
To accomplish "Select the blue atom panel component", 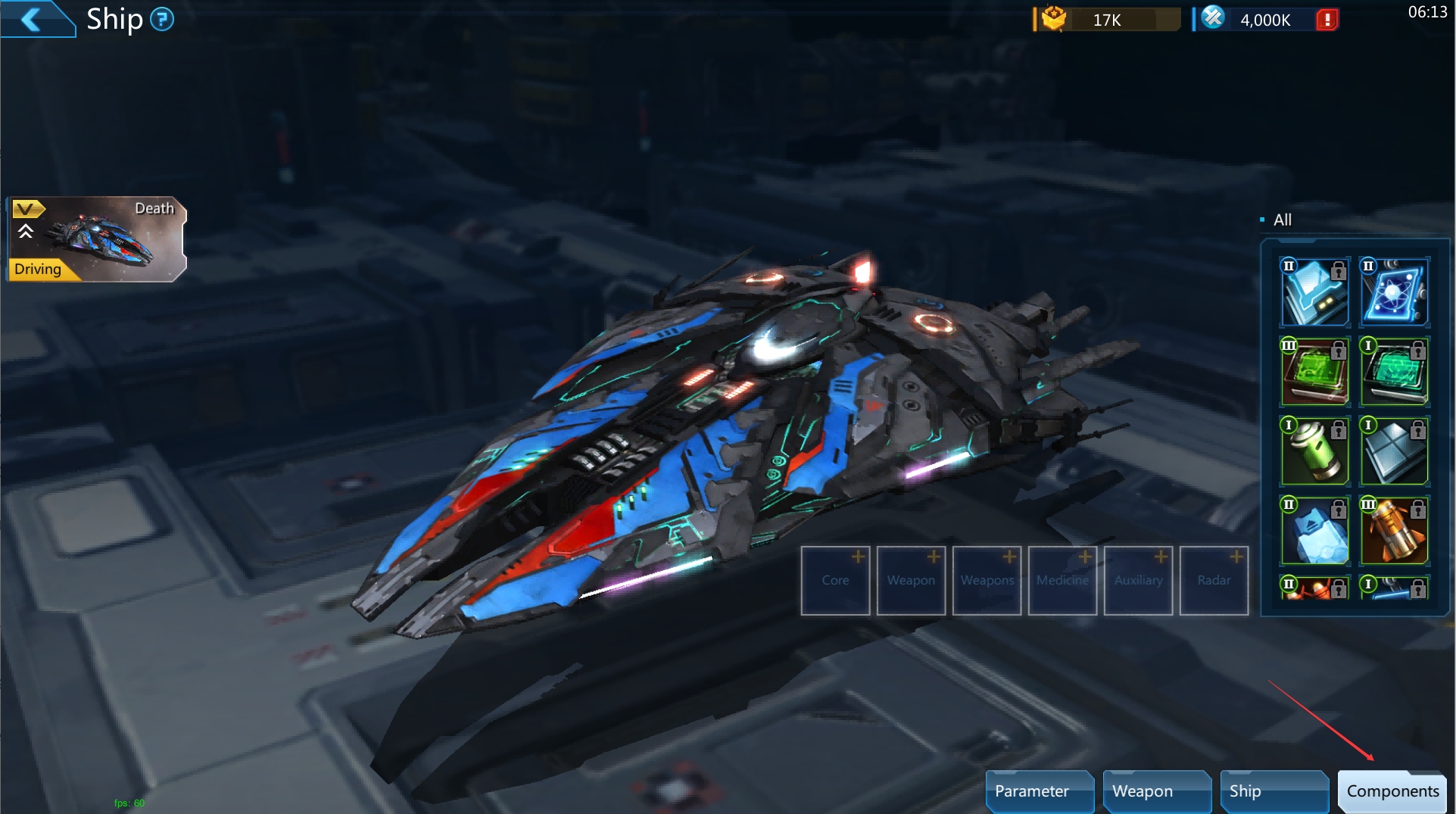I will coord(1394,292).
